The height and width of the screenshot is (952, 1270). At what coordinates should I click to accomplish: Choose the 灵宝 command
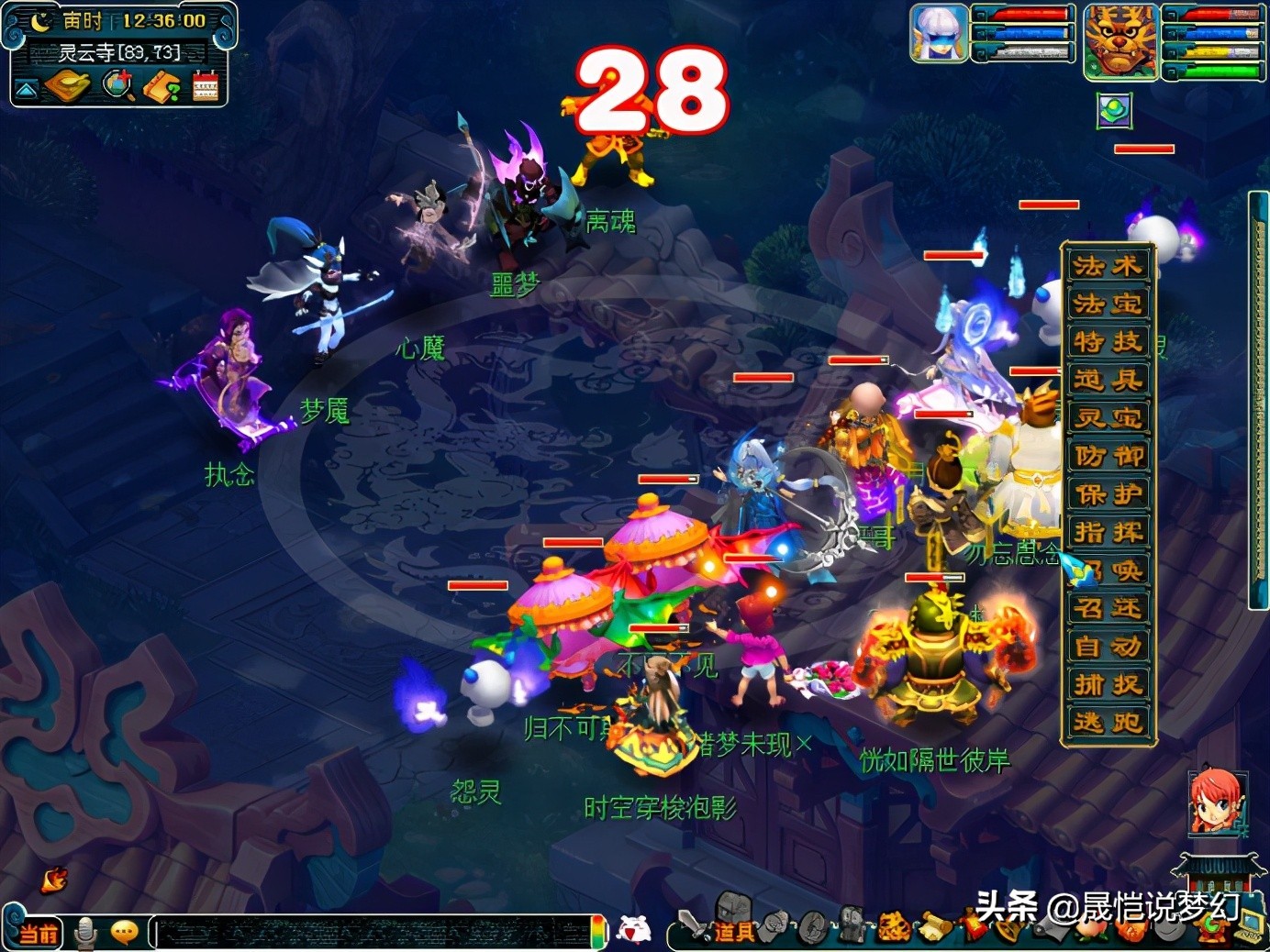click(1108, 418)
